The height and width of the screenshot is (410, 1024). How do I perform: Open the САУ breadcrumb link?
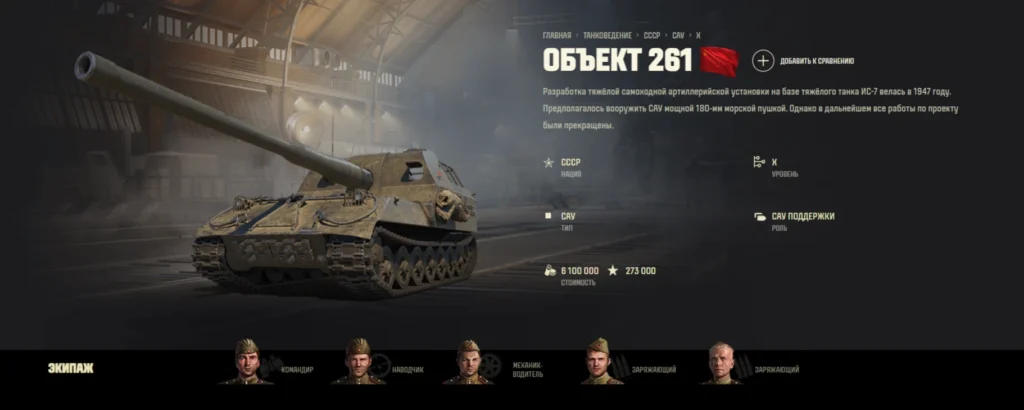point(678,34)
